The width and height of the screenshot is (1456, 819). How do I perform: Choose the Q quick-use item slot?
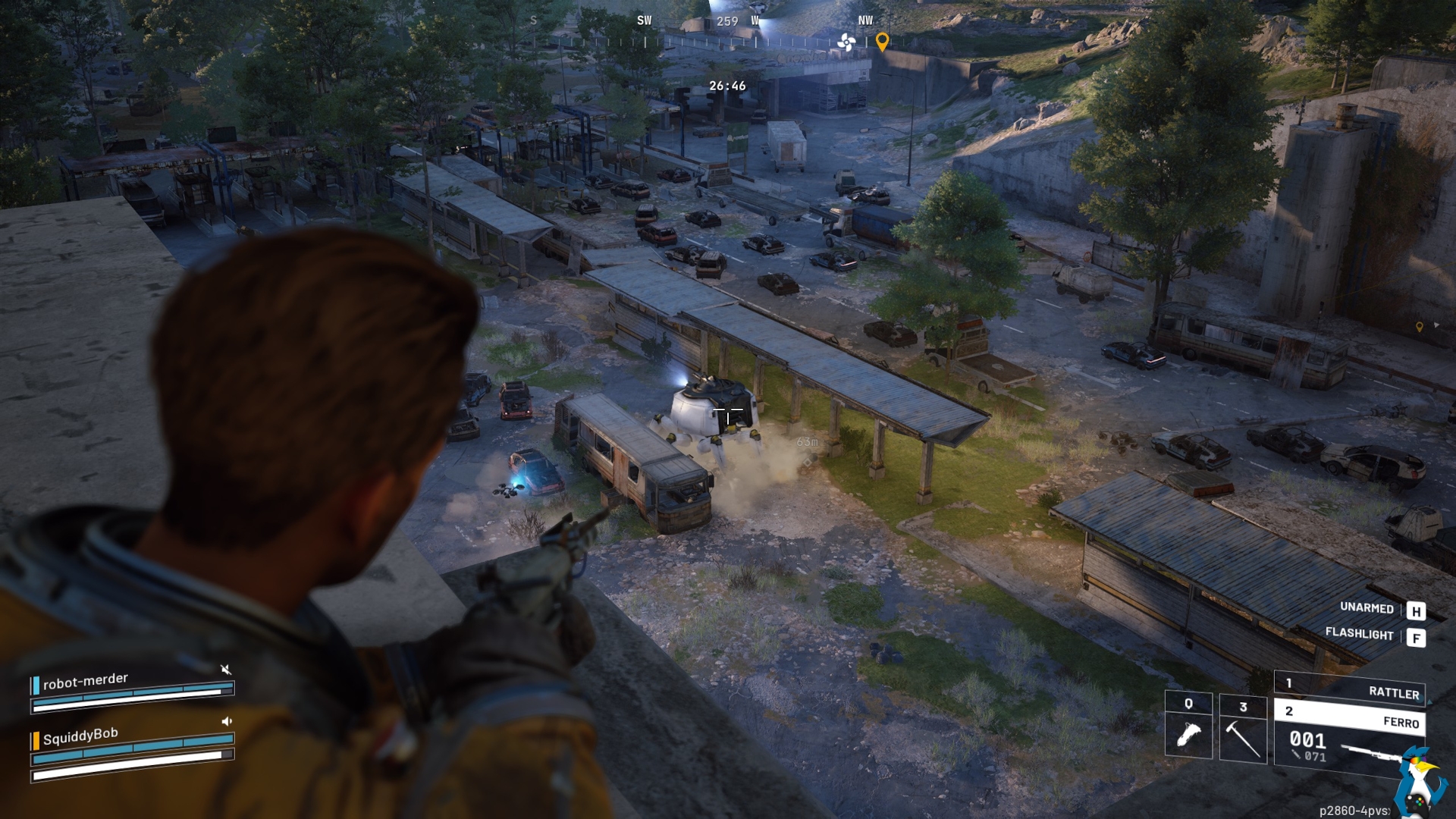pos(1188,725)
